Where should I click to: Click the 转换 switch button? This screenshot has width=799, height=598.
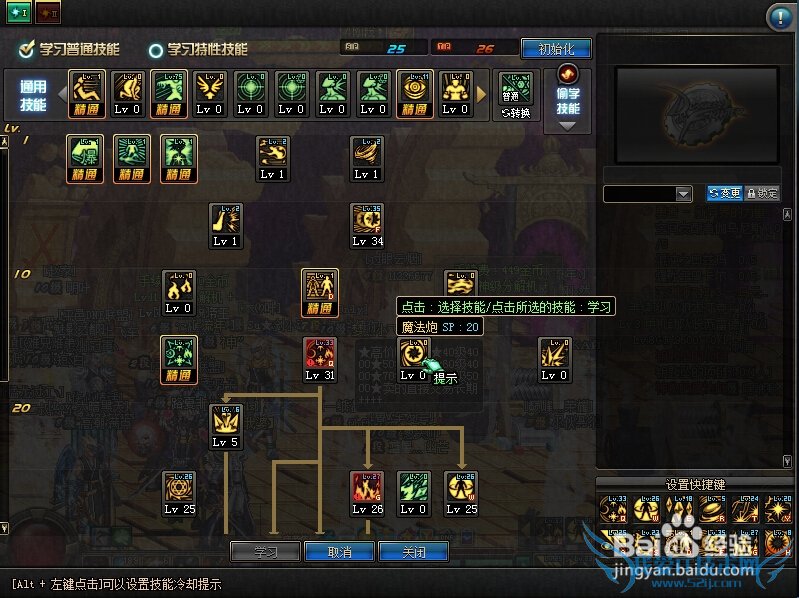pos(516,112)
